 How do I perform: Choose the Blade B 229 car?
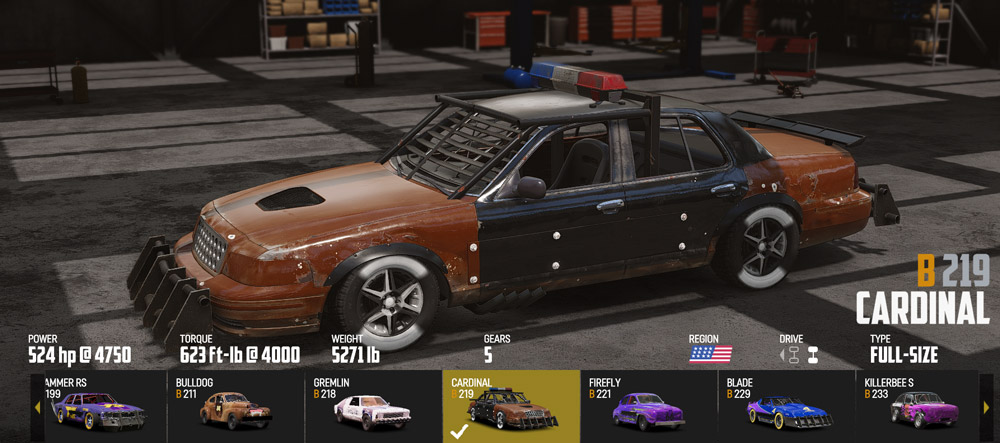786,406
